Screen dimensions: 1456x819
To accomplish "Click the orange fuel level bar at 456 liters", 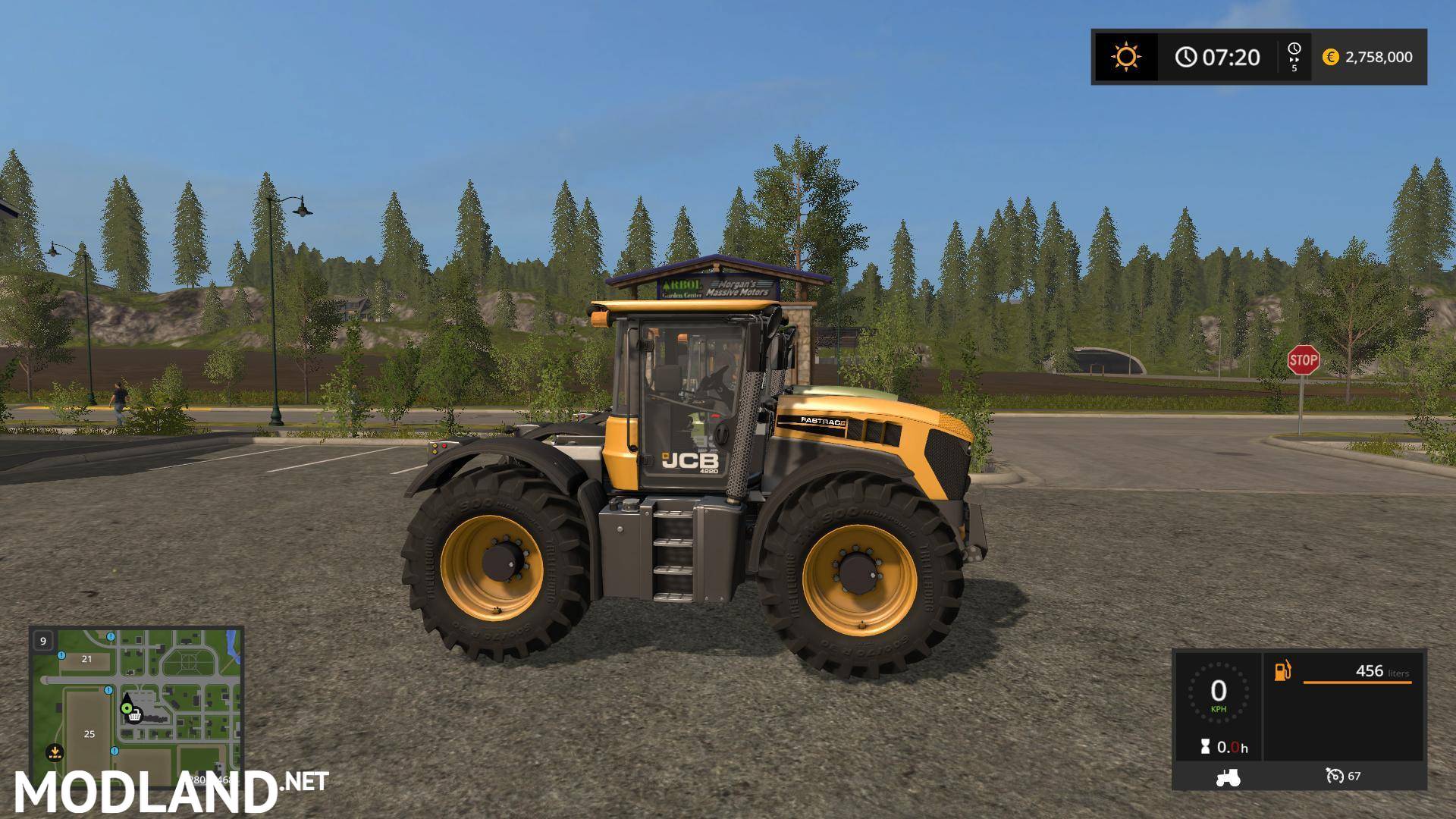I will [1356, 682].
